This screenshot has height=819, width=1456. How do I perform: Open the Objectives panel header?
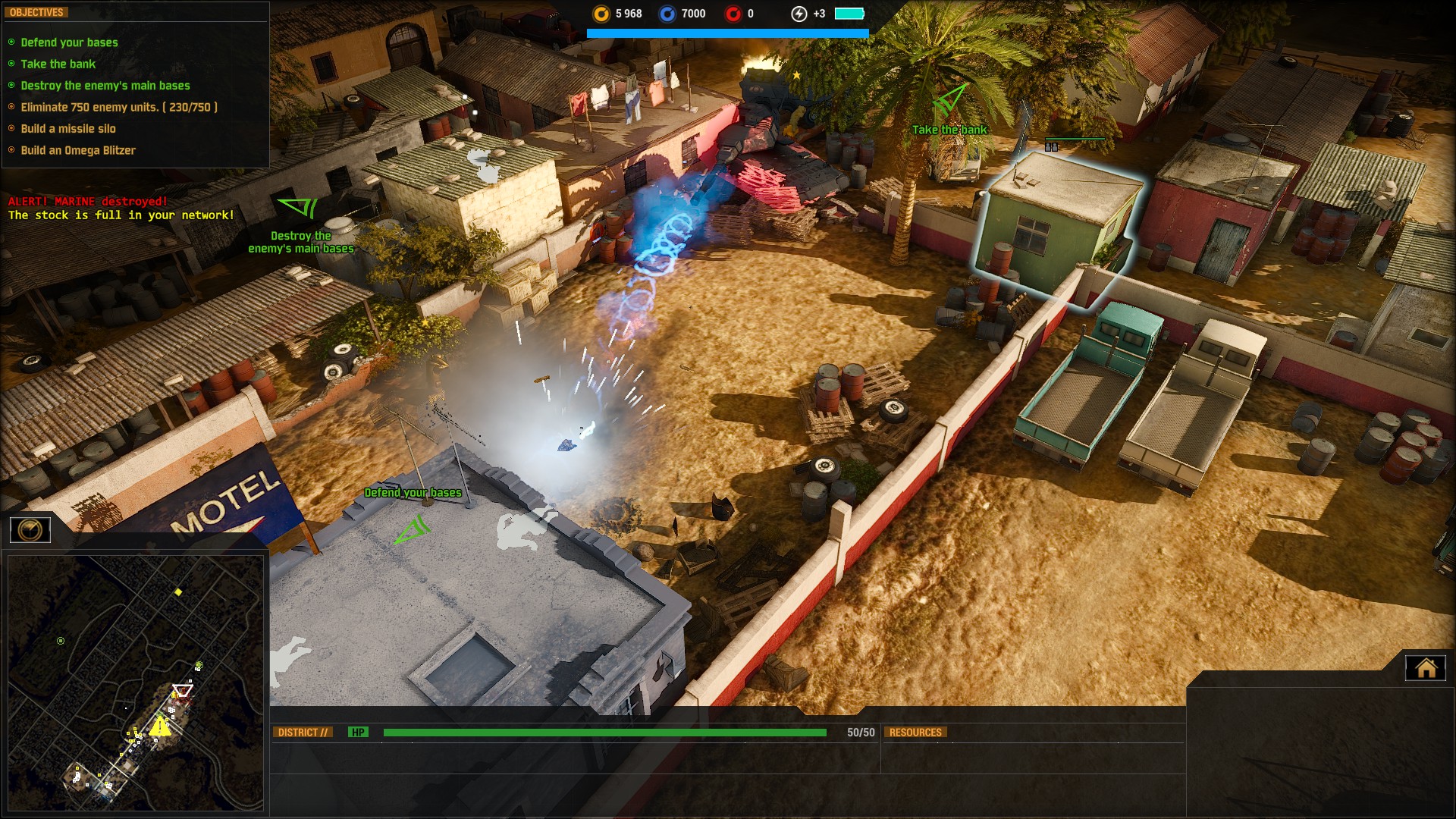click(36, 12)
